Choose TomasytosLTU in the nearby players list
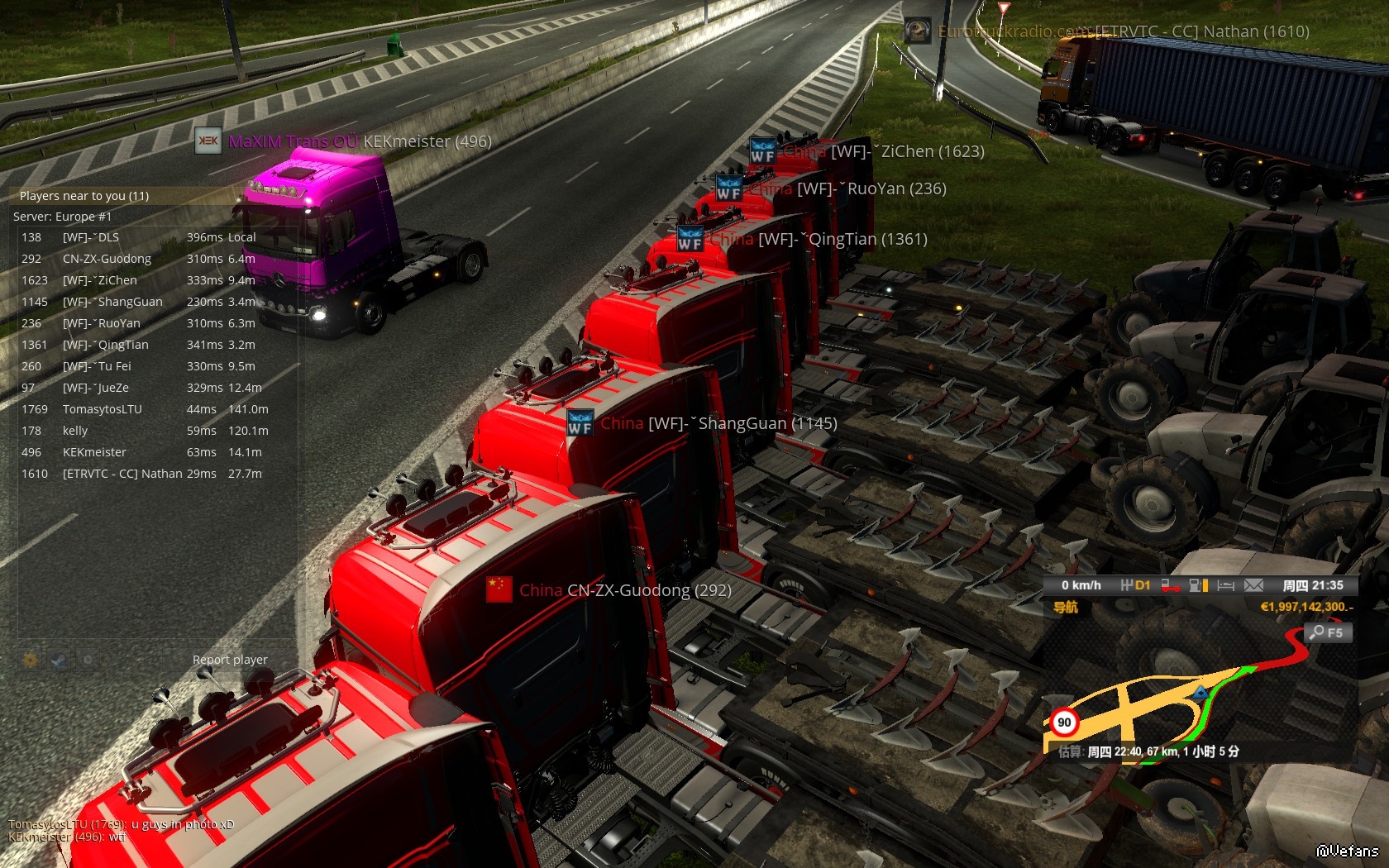Screen dimensions: 1389x868 (x=103, y=409)
